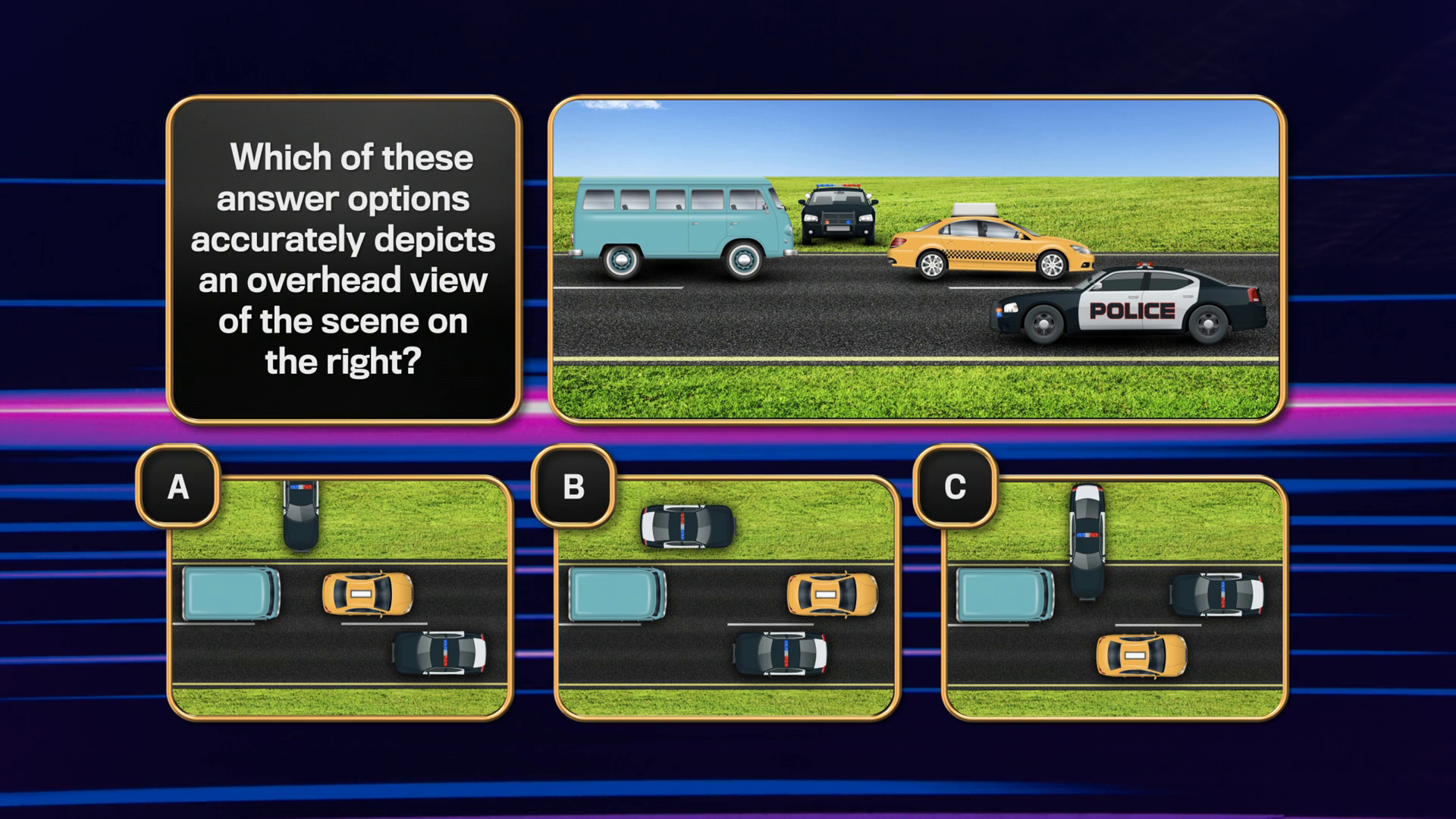Click the letter C badge
1456x819 pixels.
click(x=955, y=486)
